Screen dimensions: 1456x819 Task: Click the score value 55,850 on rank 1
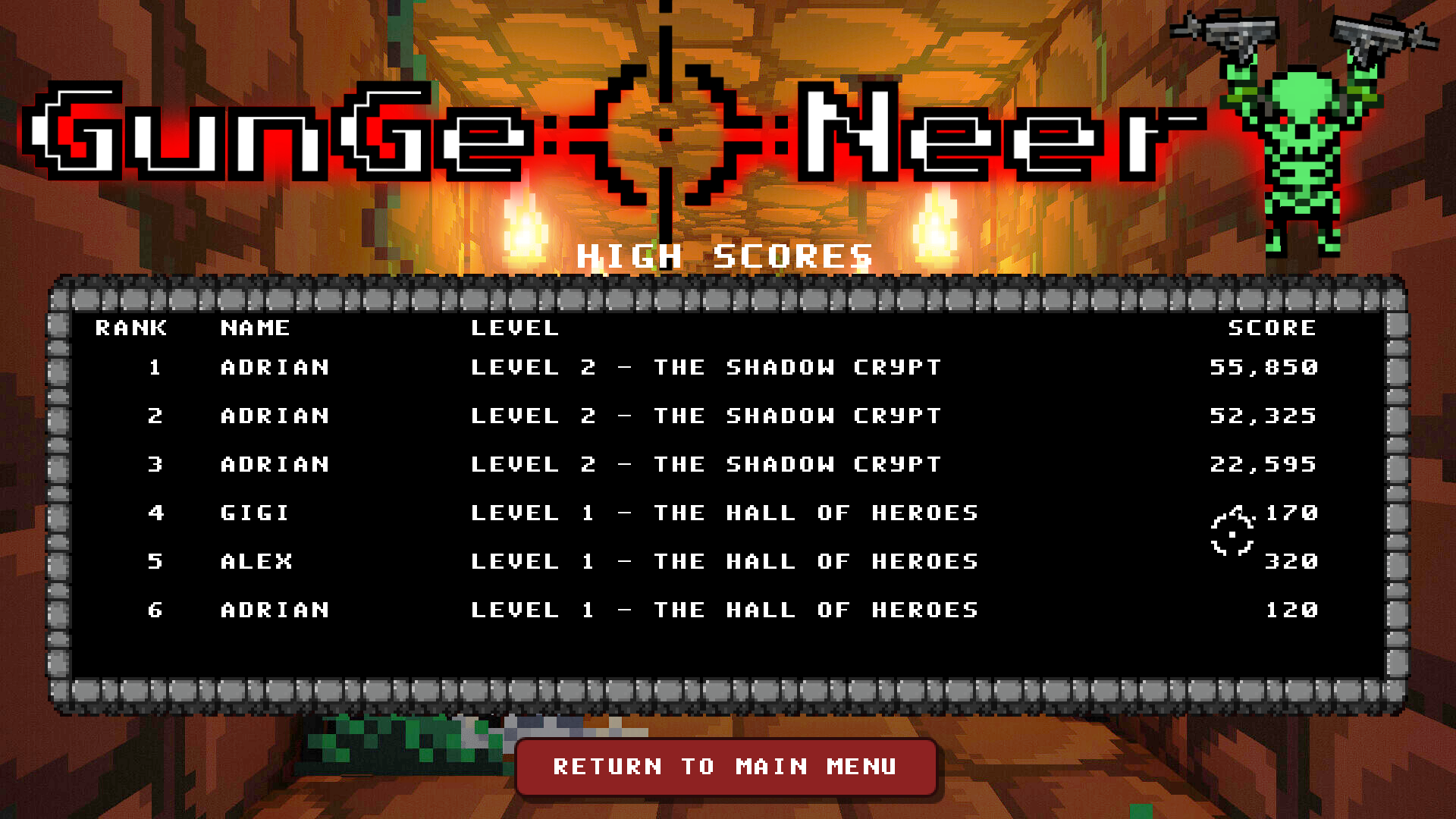coord(1265,368)
